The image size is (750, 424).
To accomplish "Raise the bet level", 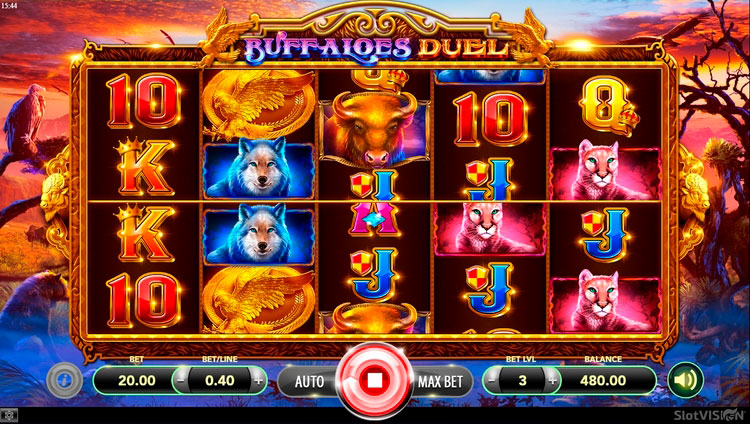I will pyautogui.click(x=550, y=380).
